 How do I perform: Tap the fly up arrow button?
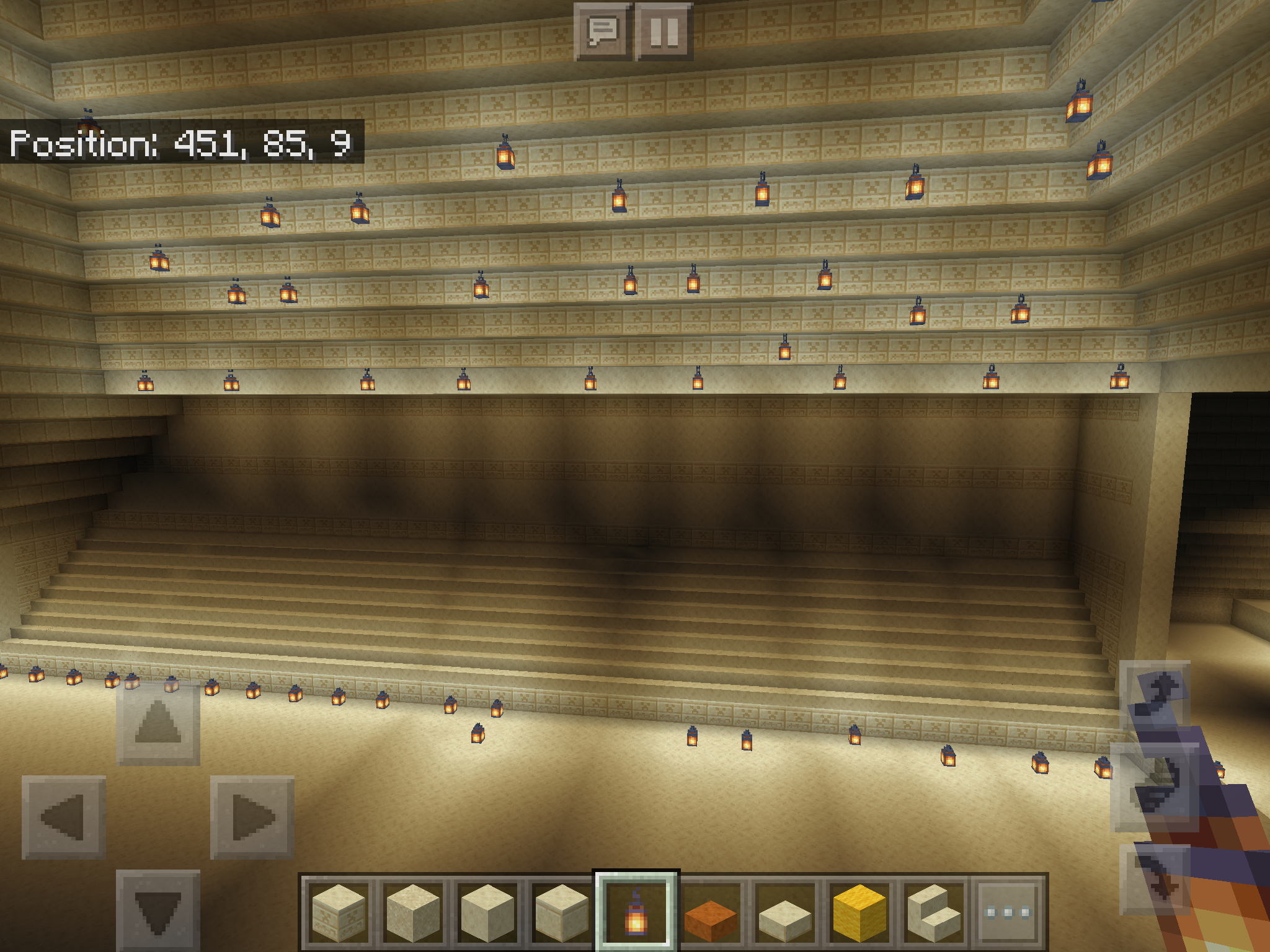1155,695
